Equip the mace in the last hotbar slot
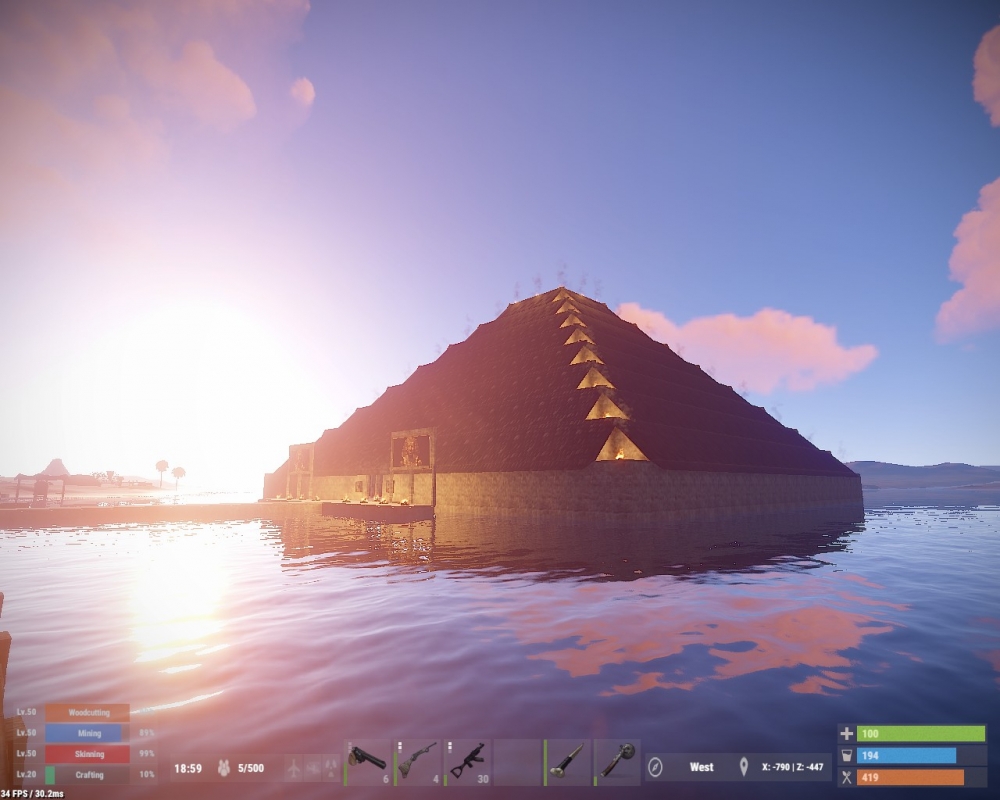Viewport: 1000px width, 800px height. pos(617,763)
